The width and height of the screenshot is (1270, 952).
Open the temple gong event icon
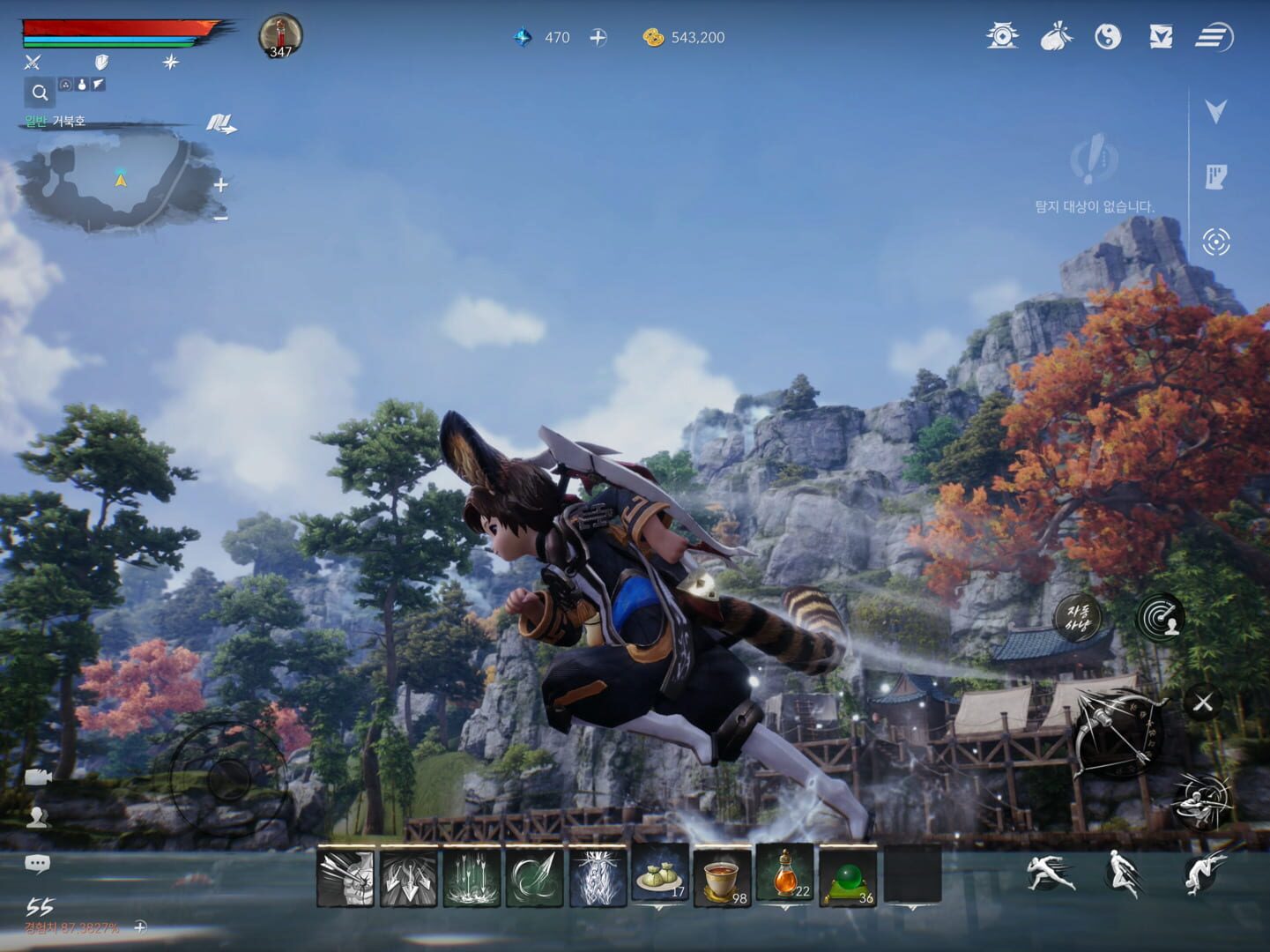tap(1005, 37)
